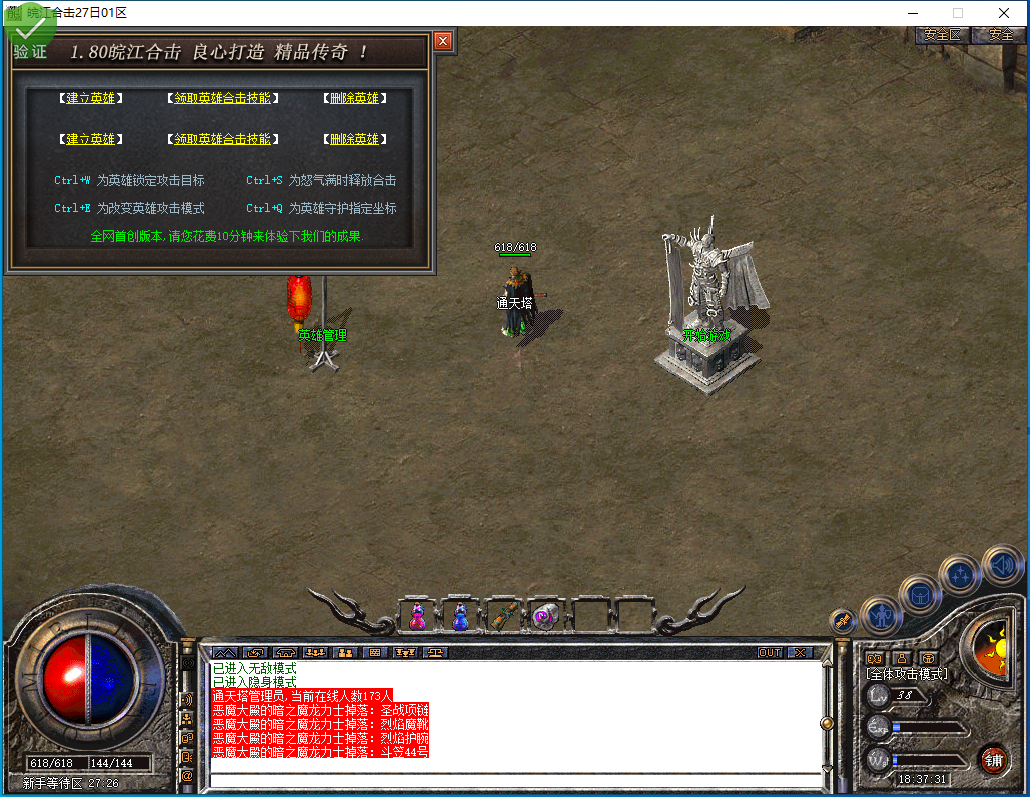Click the orange chest mini button
The width and height of the screenshot is (1030, 797).
(x=928, y=658)
